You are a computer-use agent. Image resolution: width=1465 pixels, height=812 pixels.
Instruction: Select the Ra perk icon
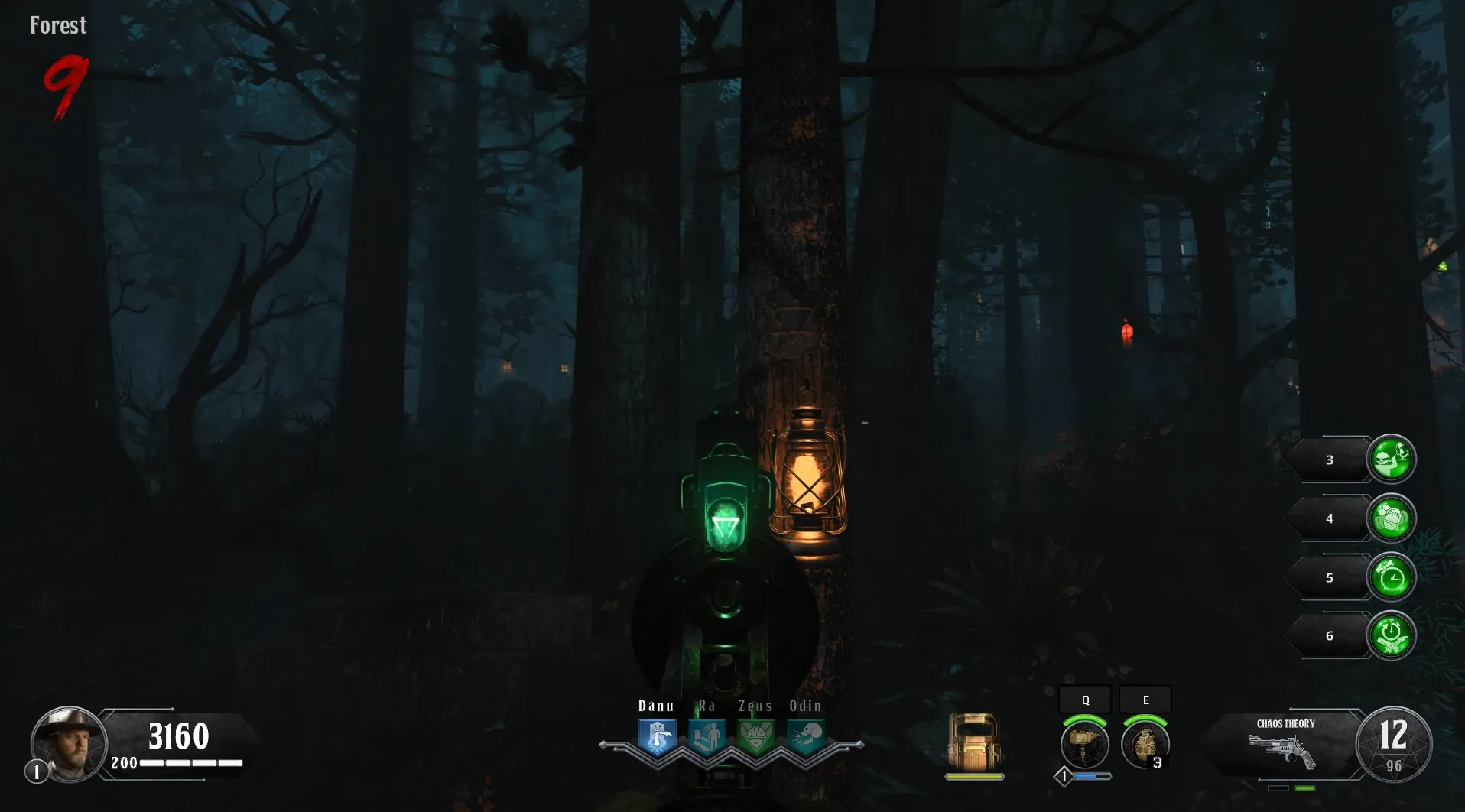pyautogui.click(x=707, y=736)
